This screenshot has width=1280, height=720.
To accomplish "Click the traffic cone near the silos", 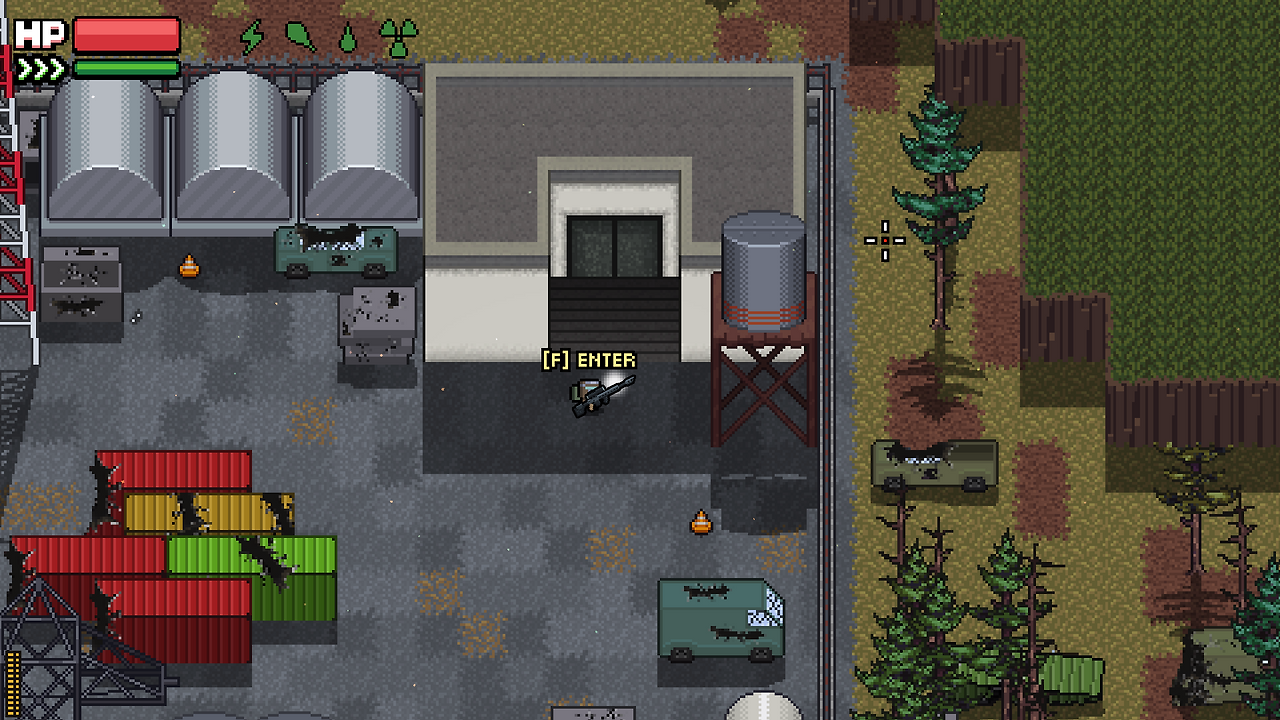I will [x=190, y=267].
